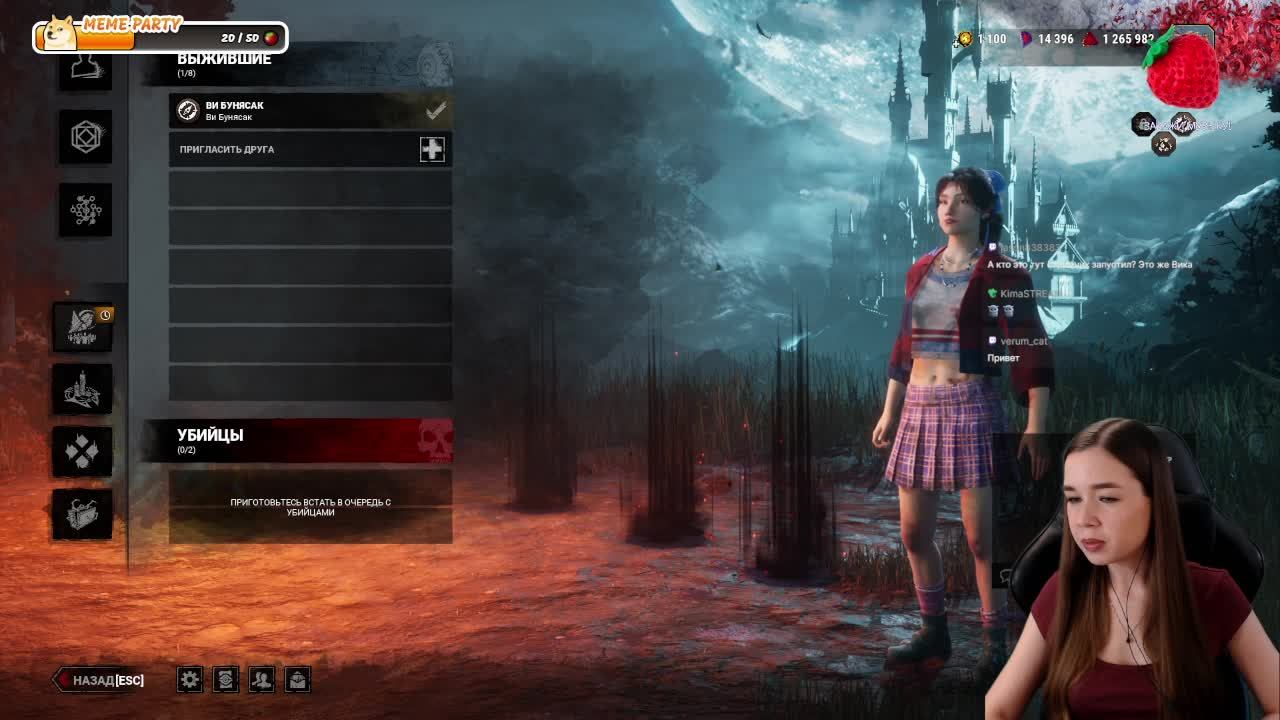Open the envelope inbox icon
Viewport: 1280px width, 720px height.
[298, 680]
